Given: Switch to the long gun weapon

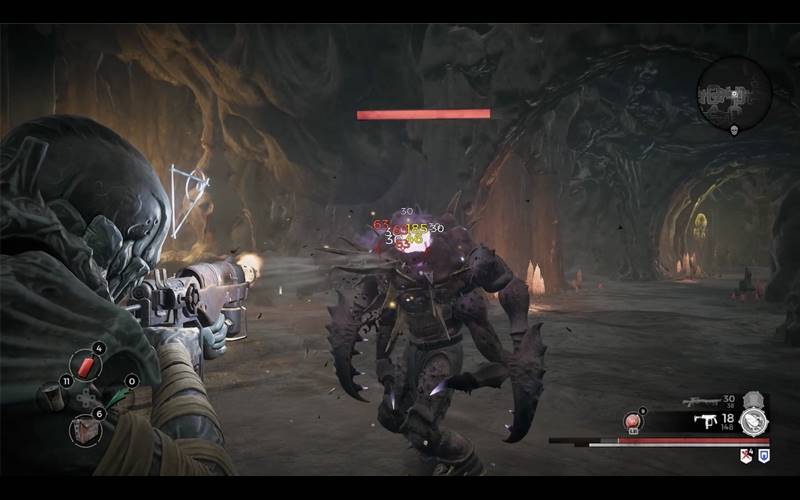Looking at the screenshot, I should tap(699, 402).
